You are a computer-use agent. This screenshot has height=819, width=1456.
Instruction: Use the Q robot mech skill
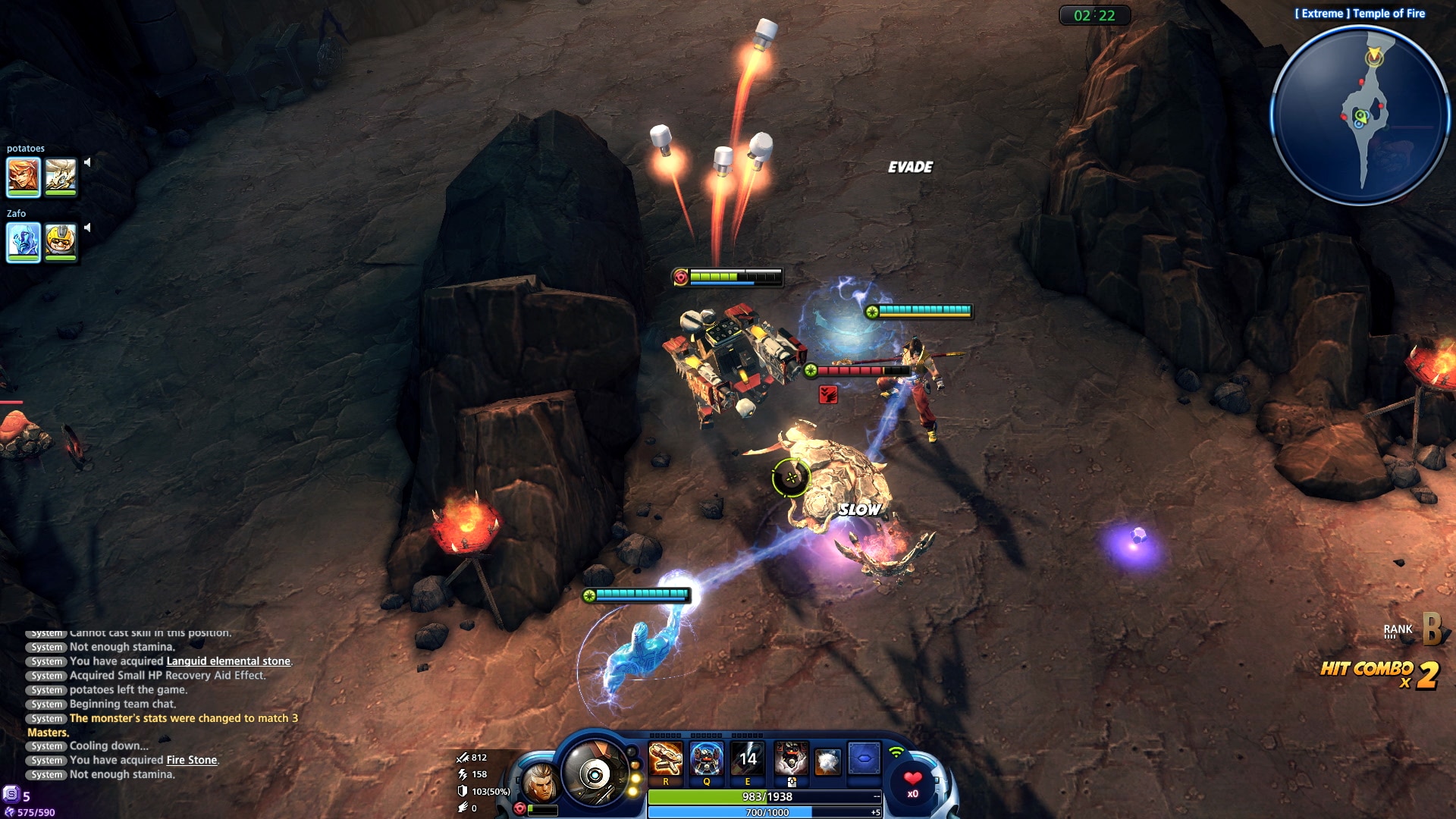[707, 758]
